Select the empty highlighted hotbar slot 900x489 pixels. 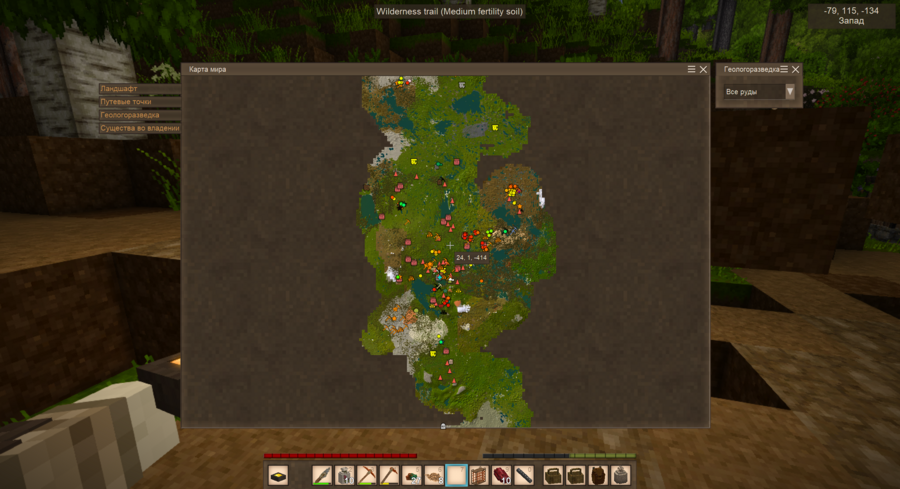coord(457,475)
